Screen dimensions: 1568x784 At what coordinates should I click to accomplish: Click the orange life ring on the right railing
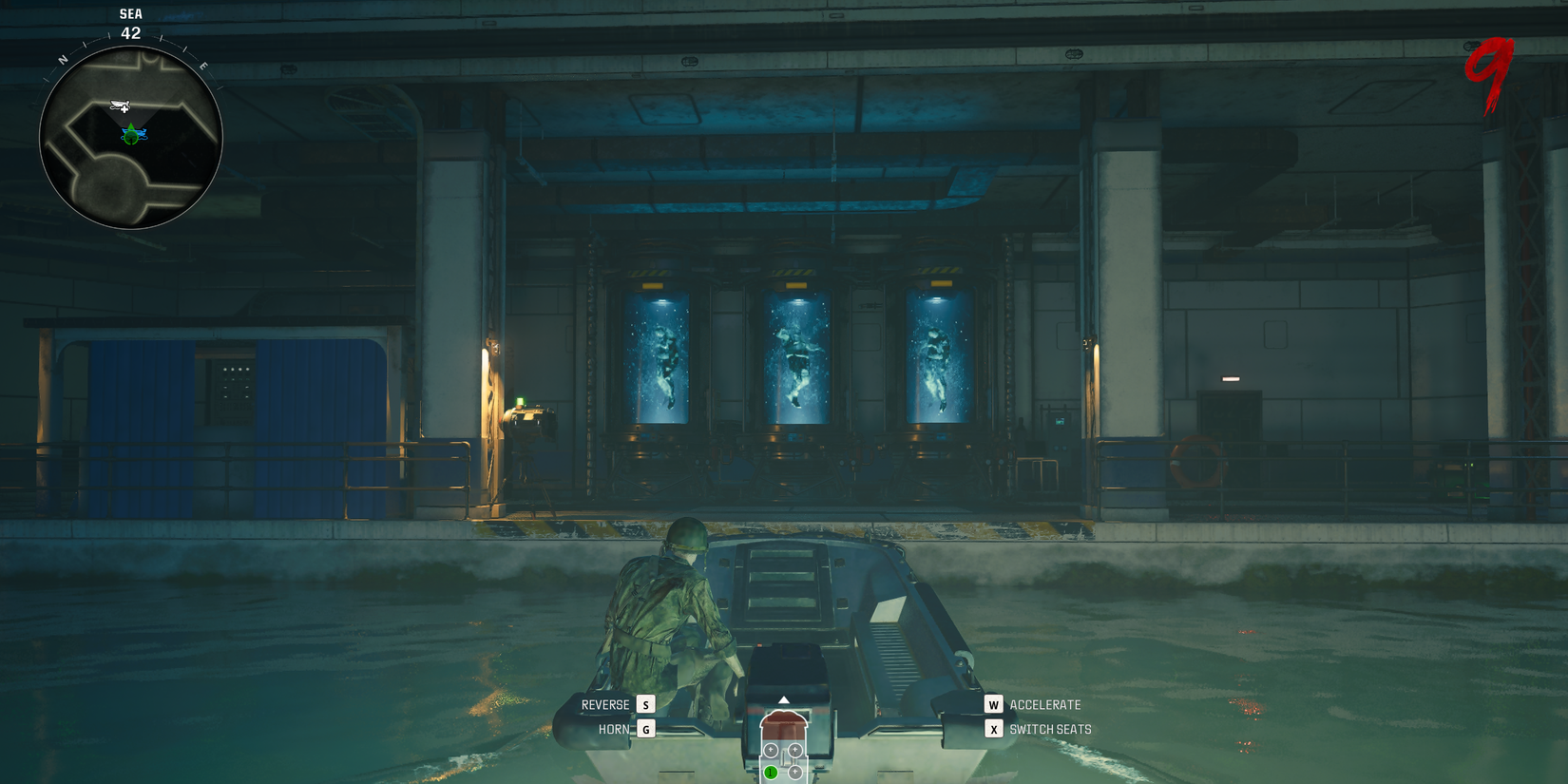(1199, 460)
